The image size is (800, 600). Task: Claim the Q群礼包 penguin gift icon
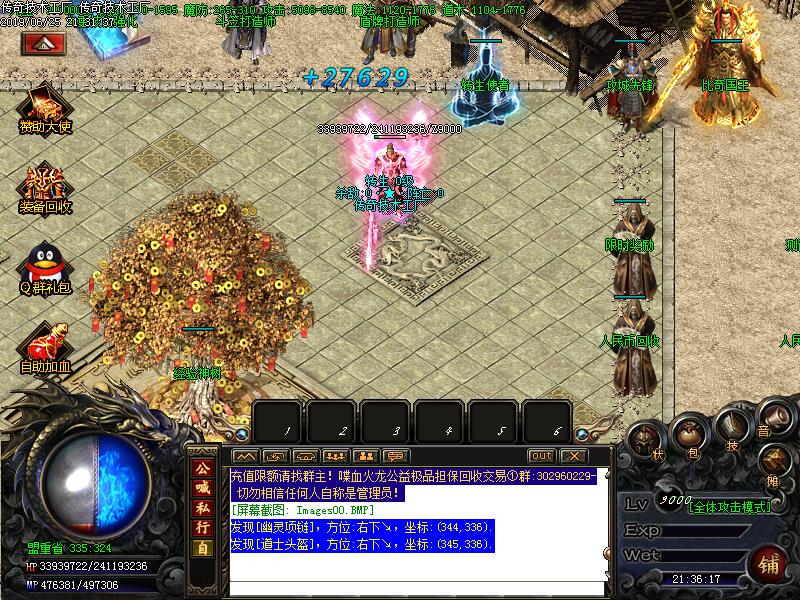click(44, 265)
